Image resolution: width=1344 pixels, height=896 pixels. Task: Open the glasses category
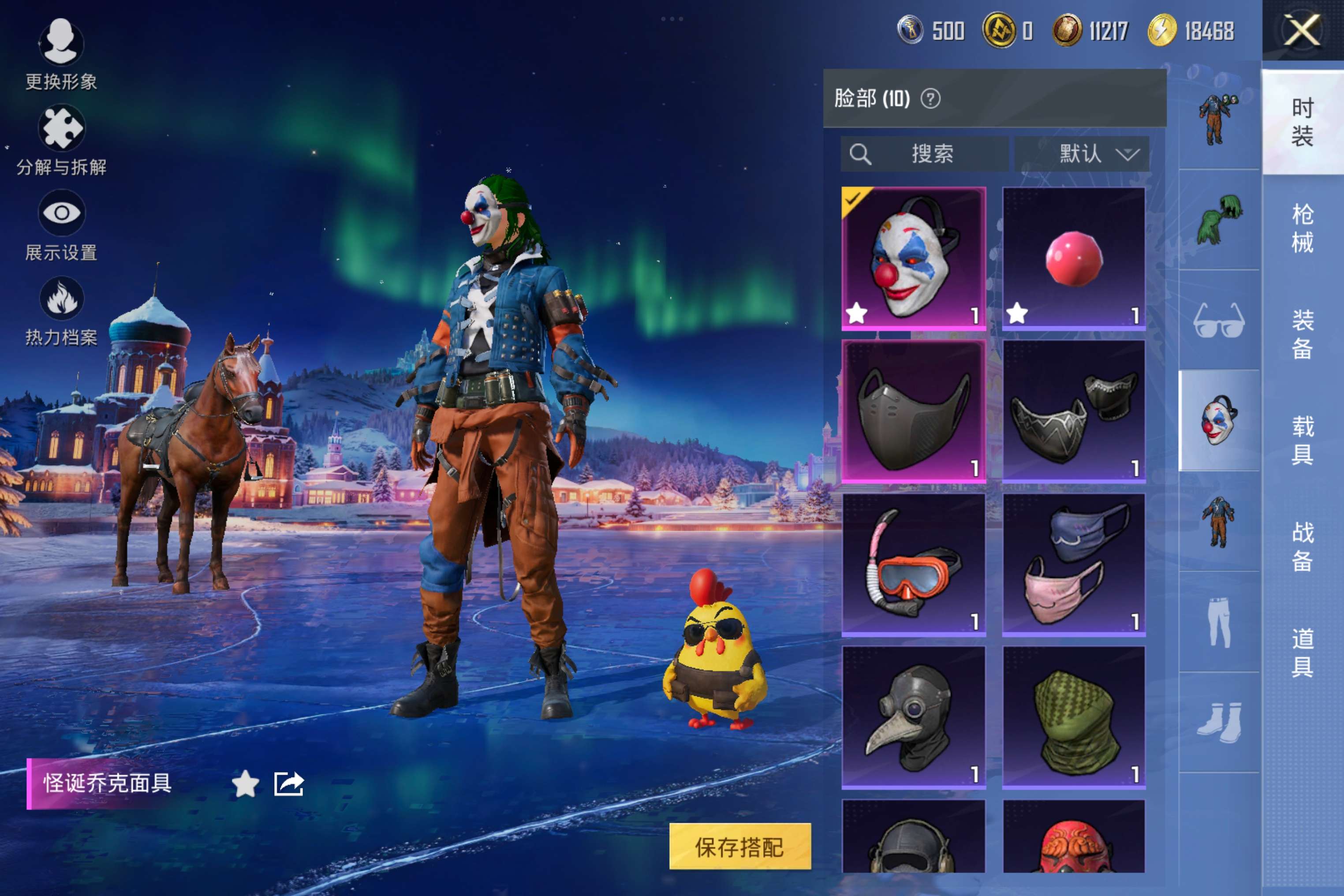pos(1219,321)
